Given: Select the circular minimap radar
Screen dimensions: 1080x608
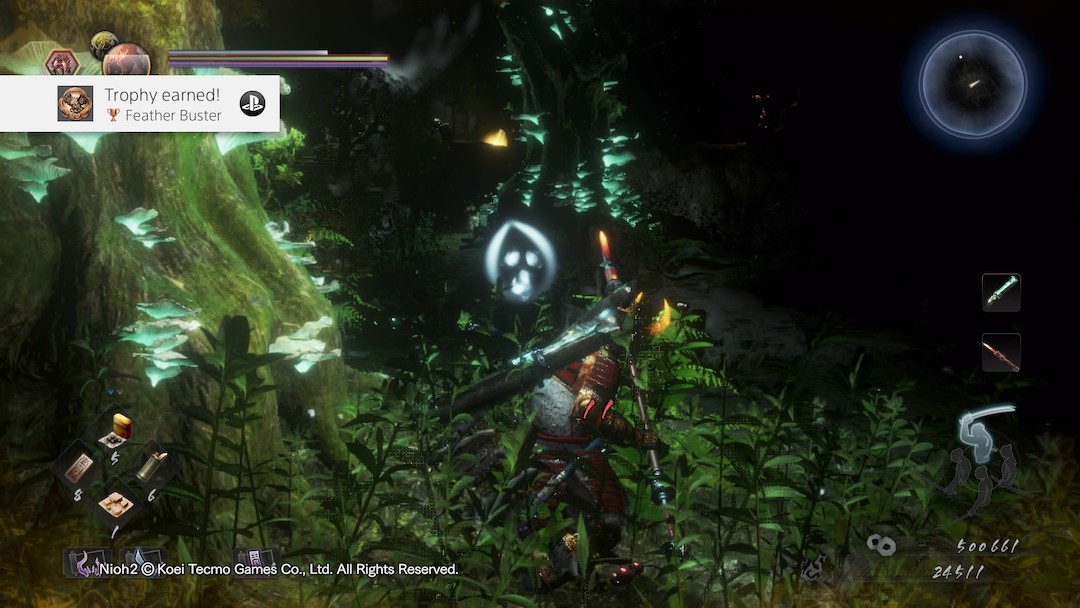Looking at the screenshot, I should point(972,84).
